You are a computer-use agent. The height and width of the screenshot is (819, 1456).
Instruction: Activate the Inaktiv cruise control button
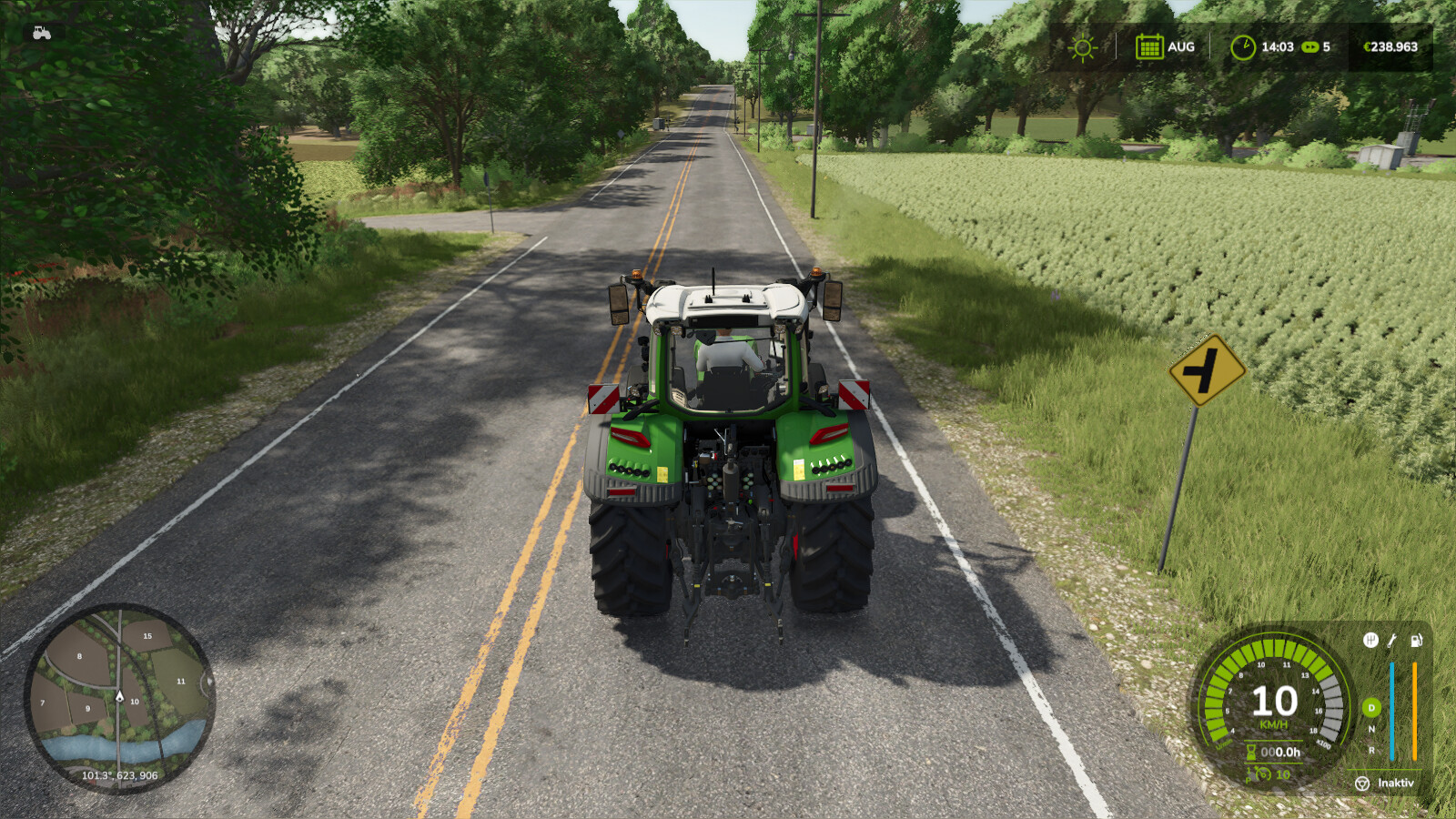click(1395, 784)
